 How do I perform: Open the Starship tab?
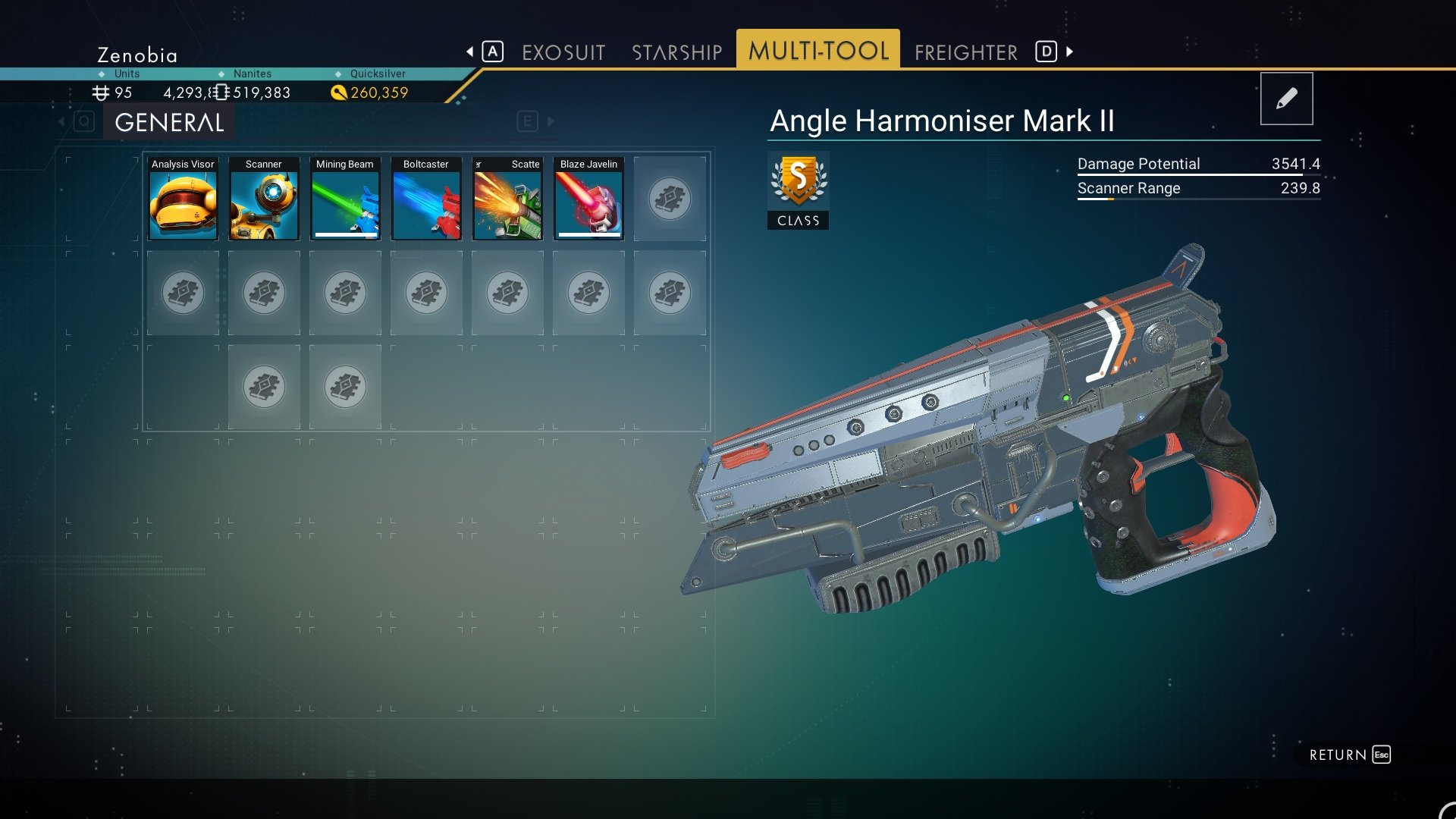coord(676,52)
